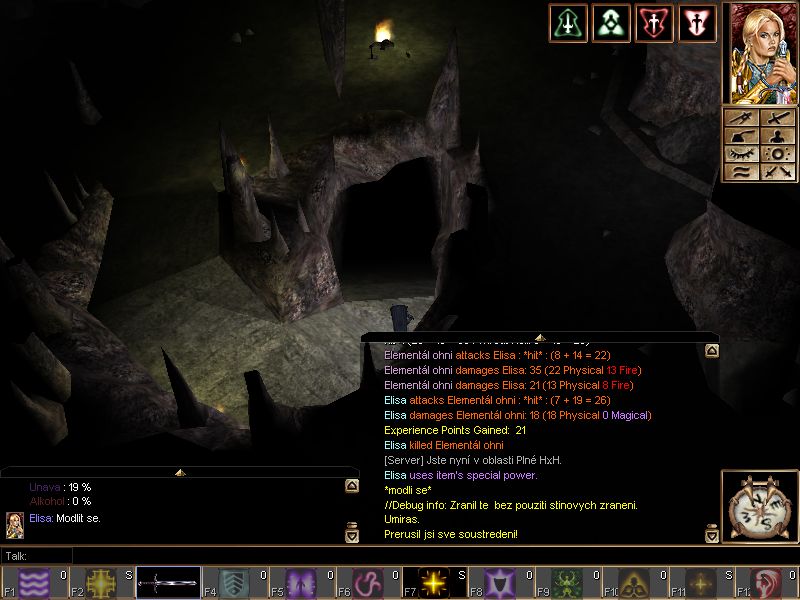Open the character silhouette panel button
Screen dimensions: 800x600
(778, 136)
